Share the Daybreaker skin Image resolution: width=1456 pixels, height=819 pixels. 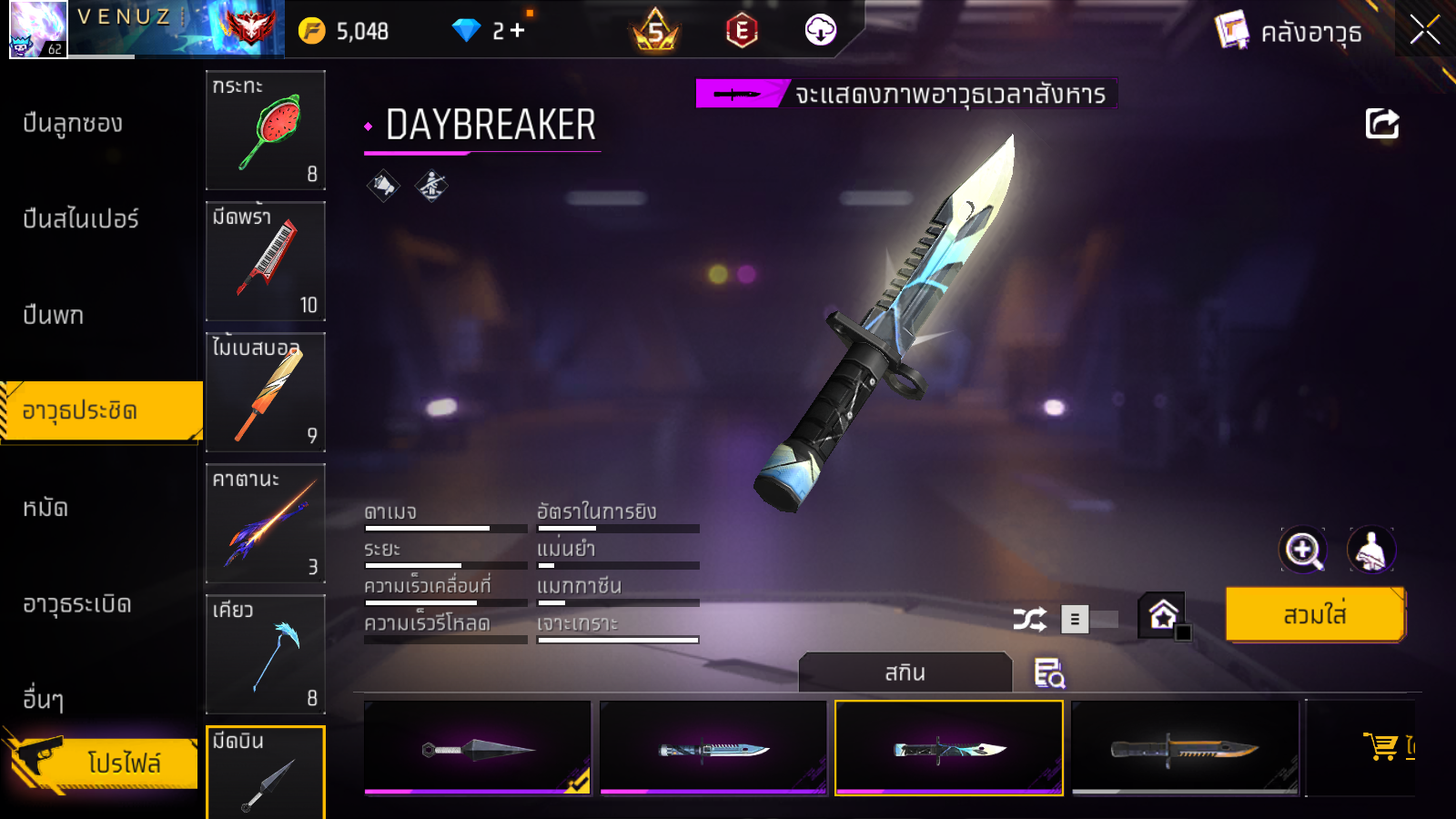[x=1381, y=124]
